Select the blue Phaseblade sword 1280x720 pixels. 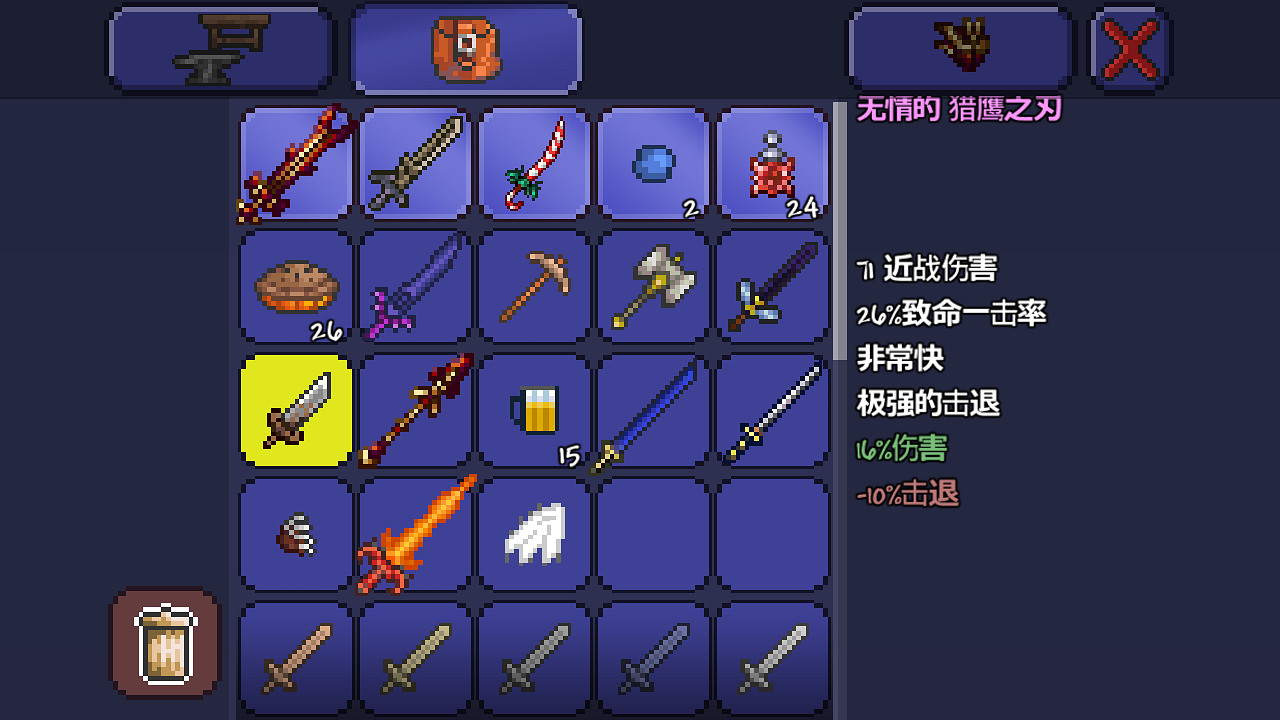653,411
